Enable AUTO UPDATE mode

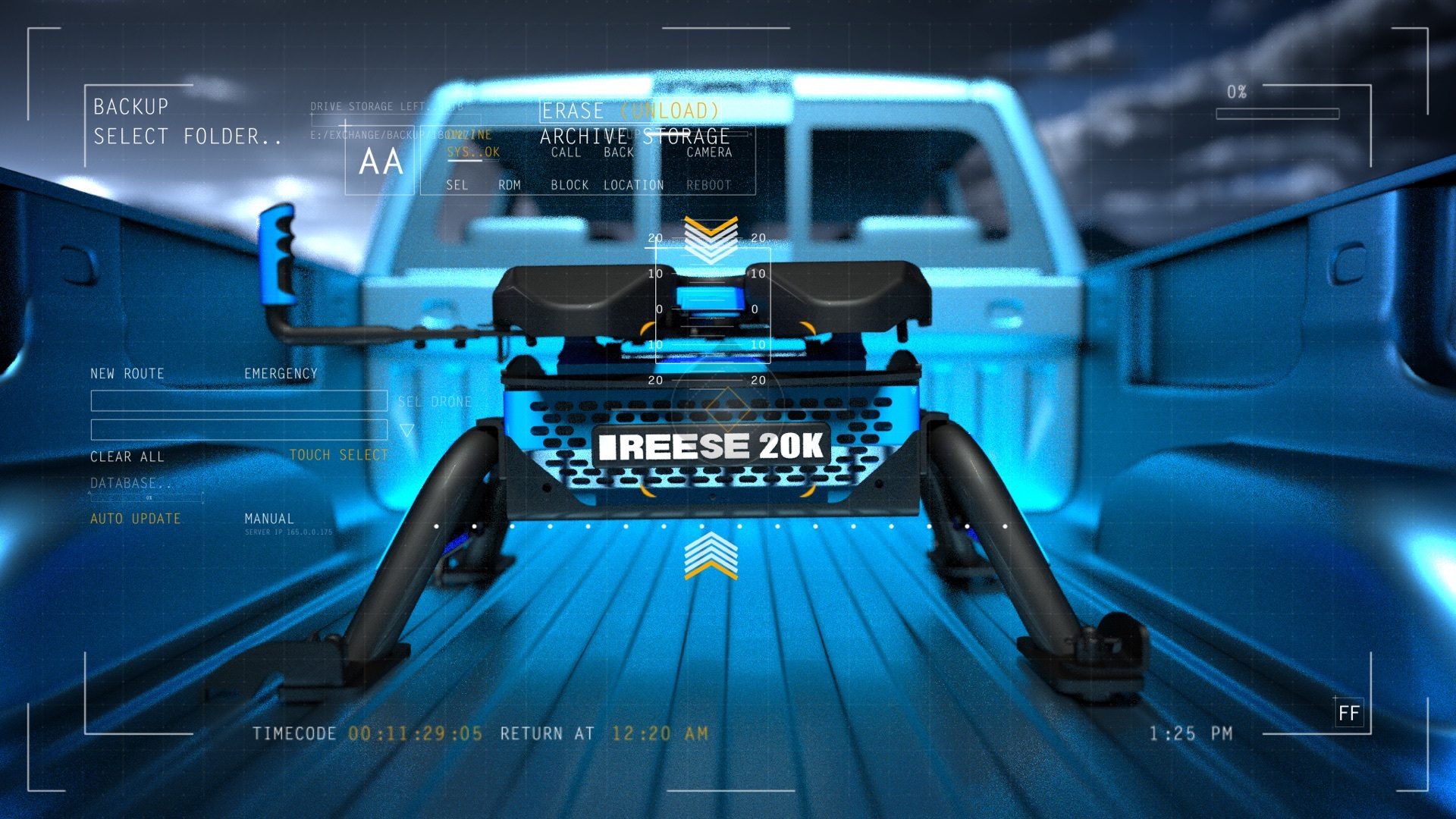136,519
